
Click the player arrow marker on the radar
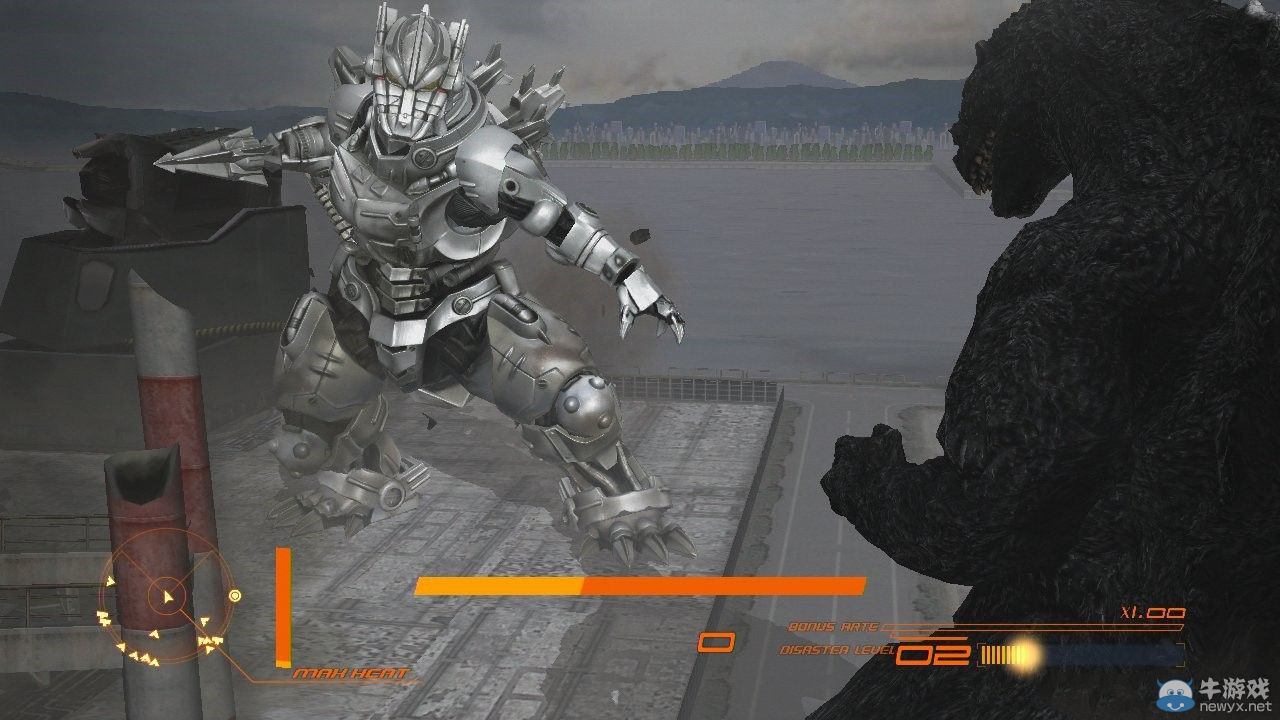click(x=168, y=596)
